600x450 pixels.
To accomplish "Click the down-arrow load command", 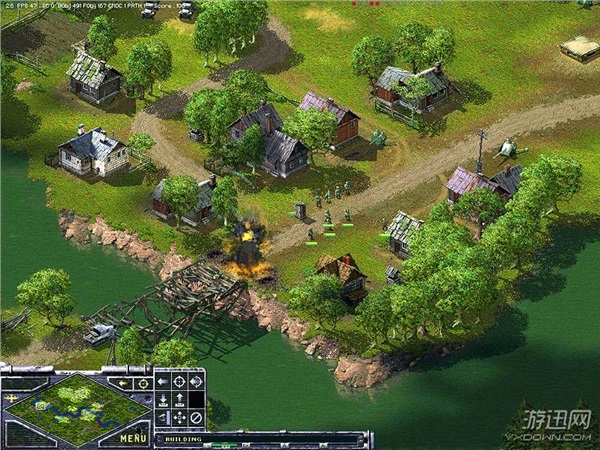I will pyautogui.click(x=163, y=399).
